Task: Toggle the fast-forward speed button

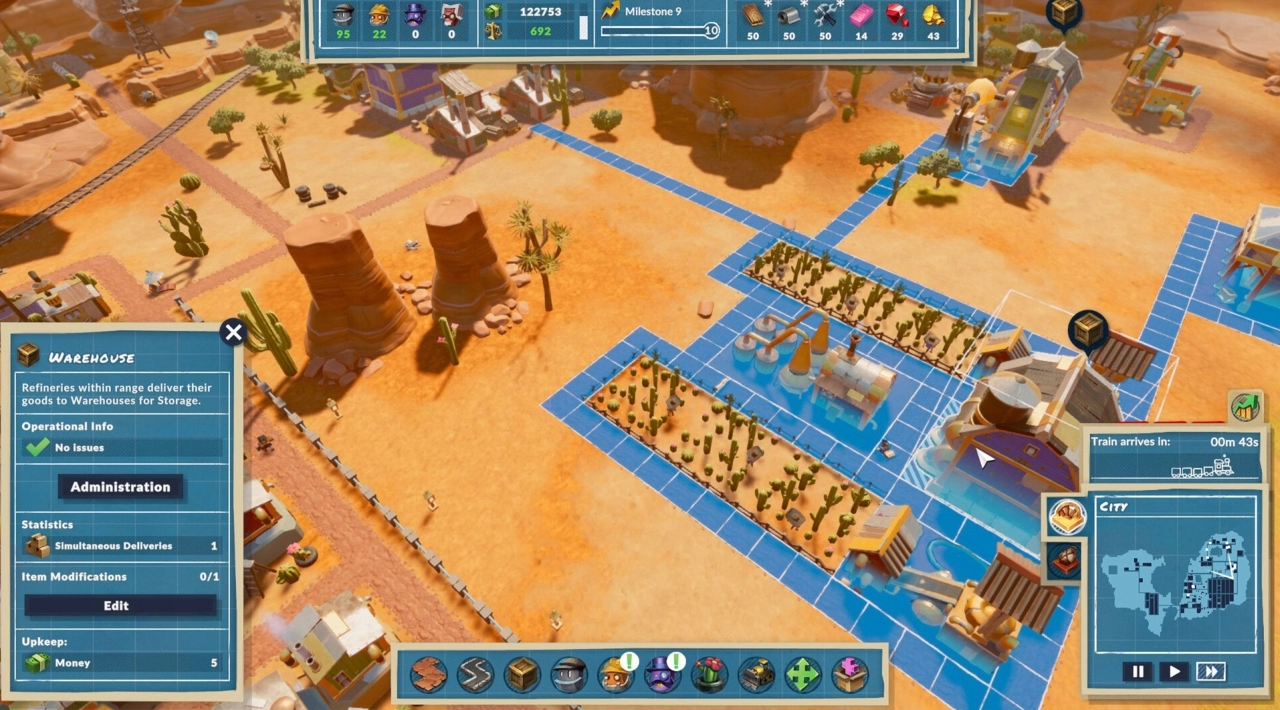Action: pos(1211,672)
